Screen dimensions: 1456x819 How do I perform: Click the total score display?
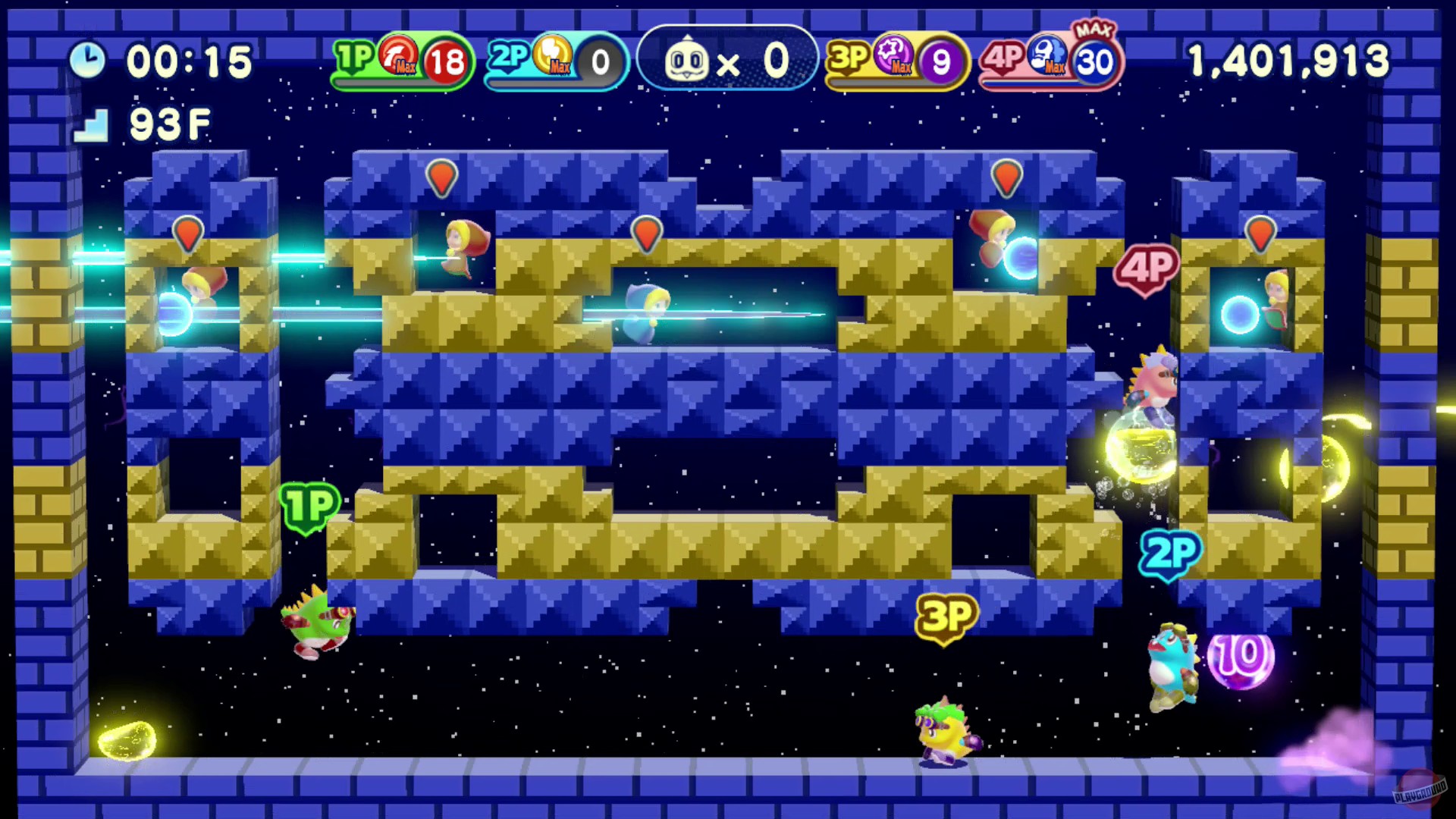[x=1289, y=61]
